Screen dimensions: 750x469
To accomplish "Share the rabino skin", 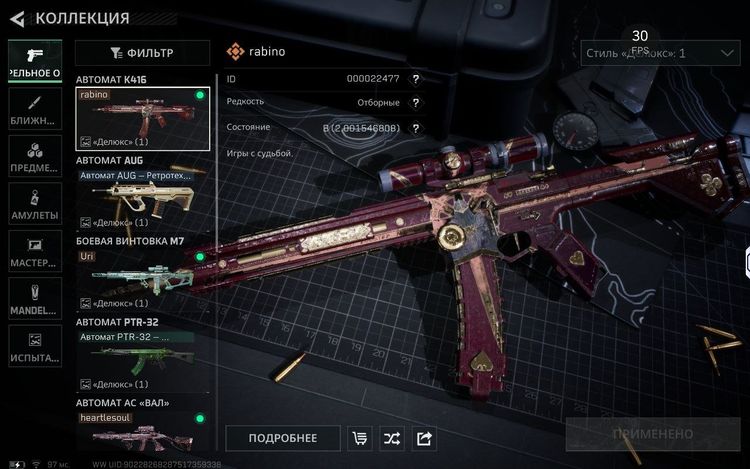I will pyautogui.click(x=424, y=438).
